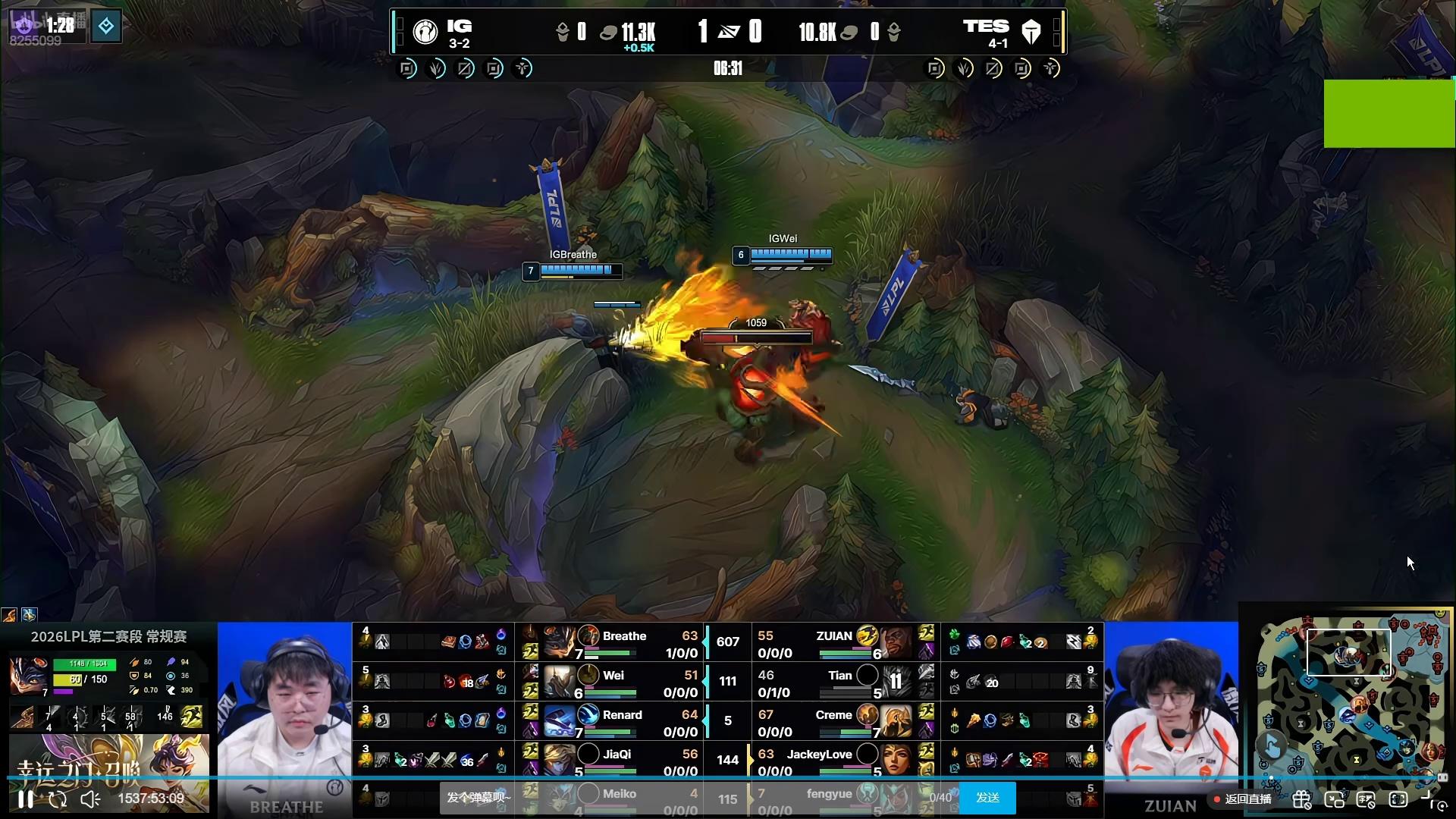Click the 返回直播 return-to-live button

coord(1242,799)
